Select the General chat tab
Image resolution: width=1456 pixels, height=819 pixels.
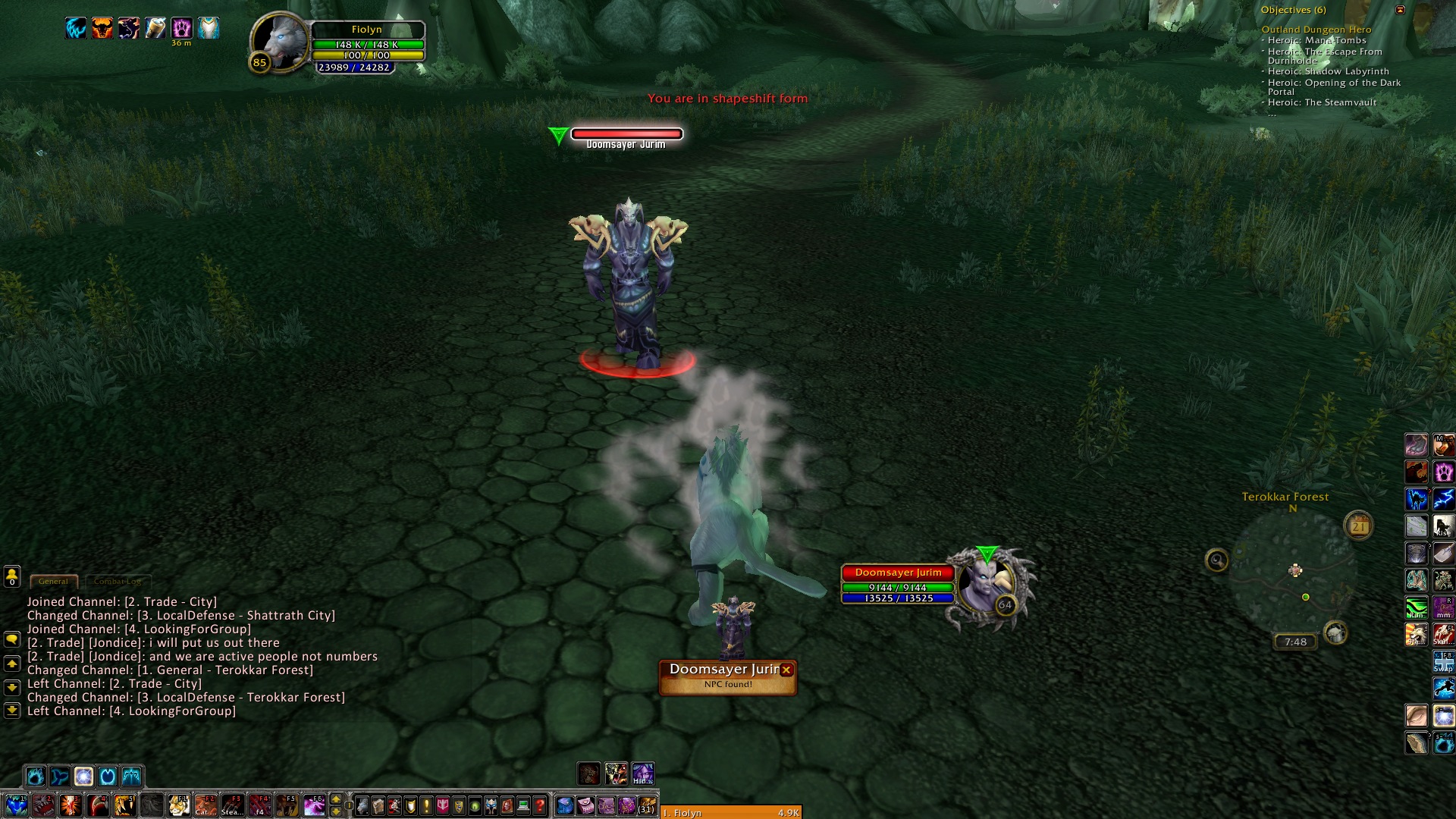point(53,582)
